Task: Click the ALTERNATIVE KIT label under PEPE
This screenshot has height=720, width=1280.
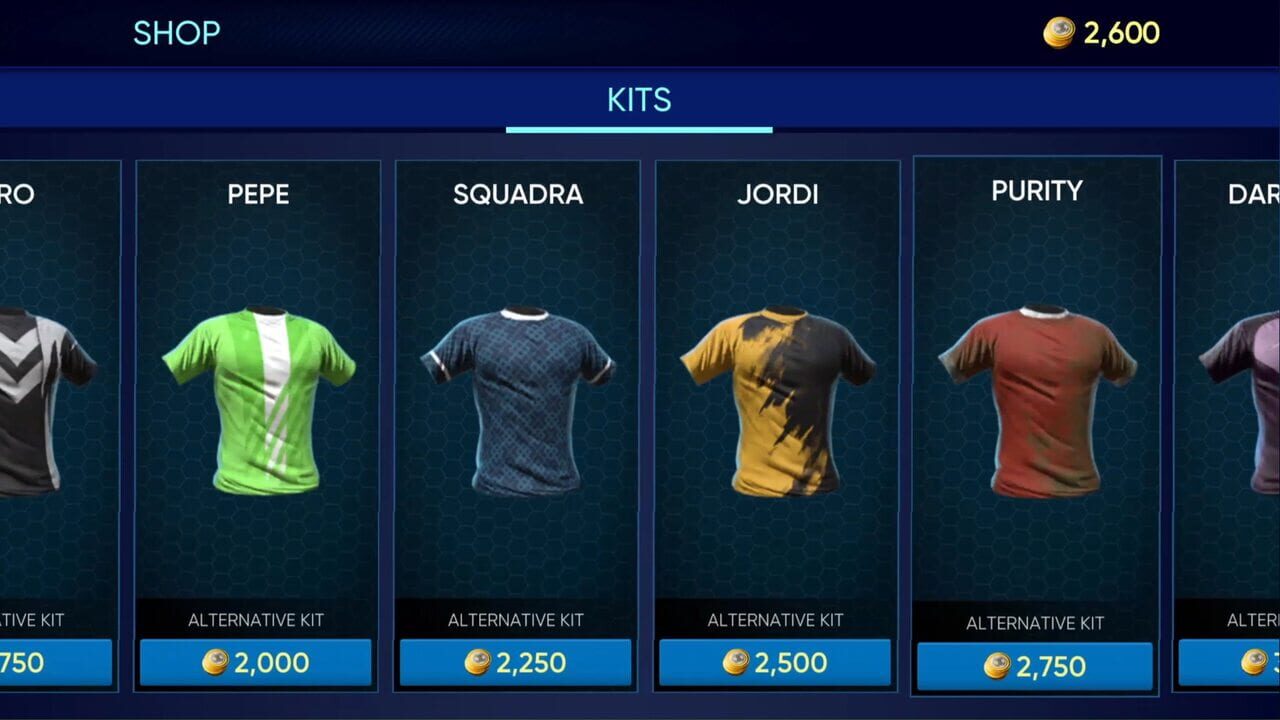Action: coord(255,620)
